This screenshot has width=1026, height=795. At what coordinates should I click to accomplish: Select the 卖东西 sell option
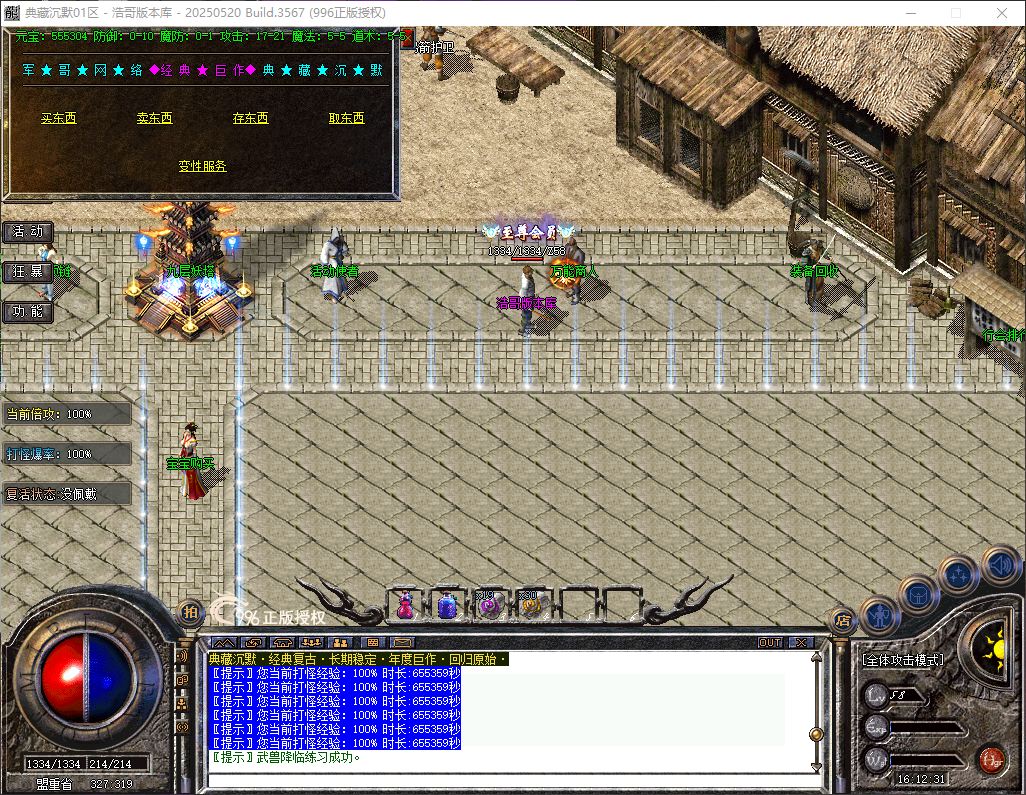154,118
